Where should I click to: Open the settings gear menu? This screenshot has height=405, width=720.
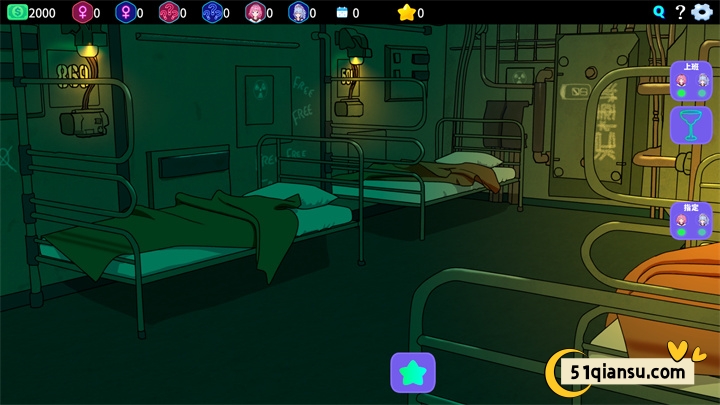click(703, 12)
